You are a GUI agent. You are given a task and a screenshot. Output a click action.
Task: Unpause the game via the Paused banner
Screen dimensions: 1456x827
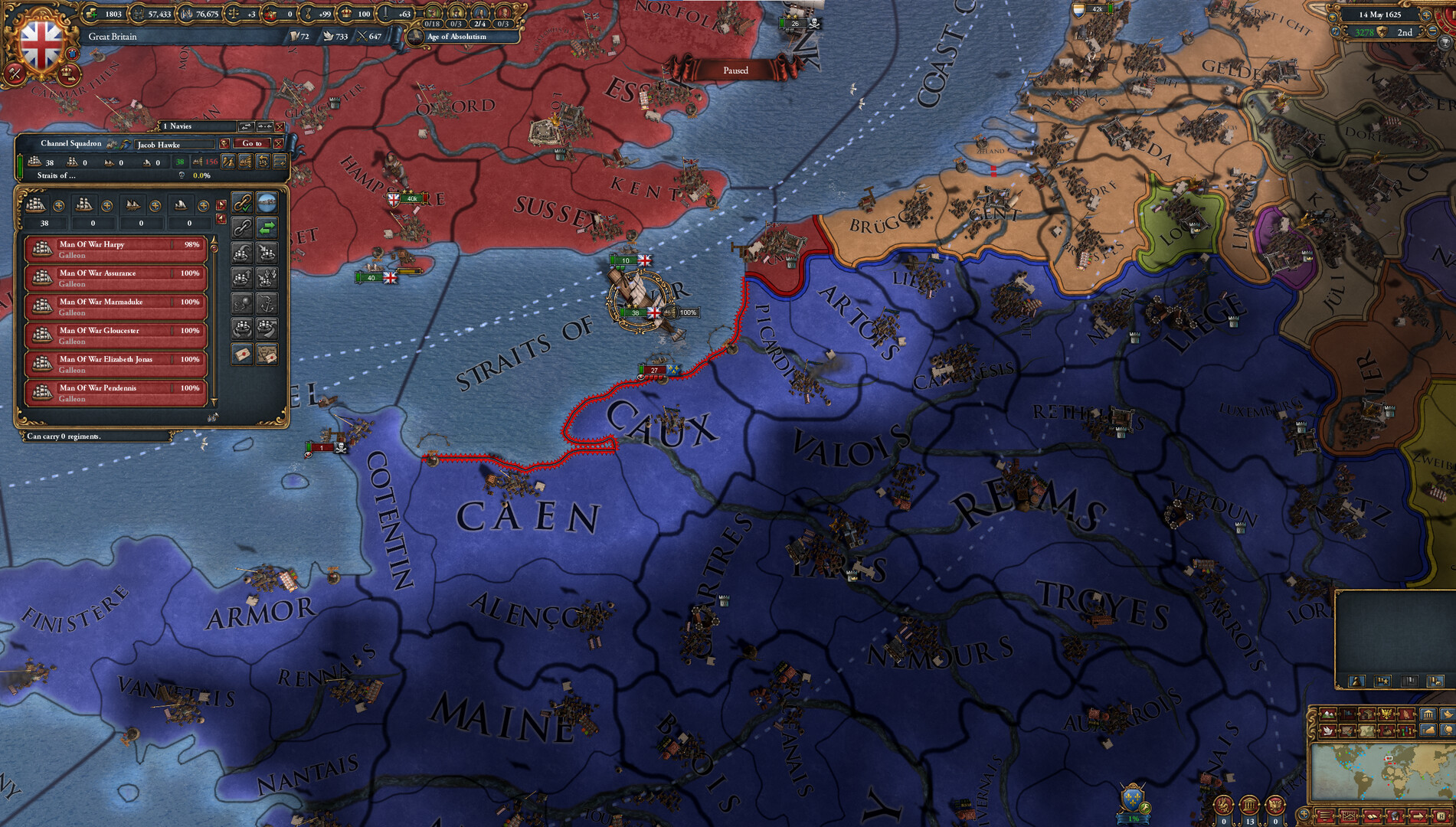[737, 70]
